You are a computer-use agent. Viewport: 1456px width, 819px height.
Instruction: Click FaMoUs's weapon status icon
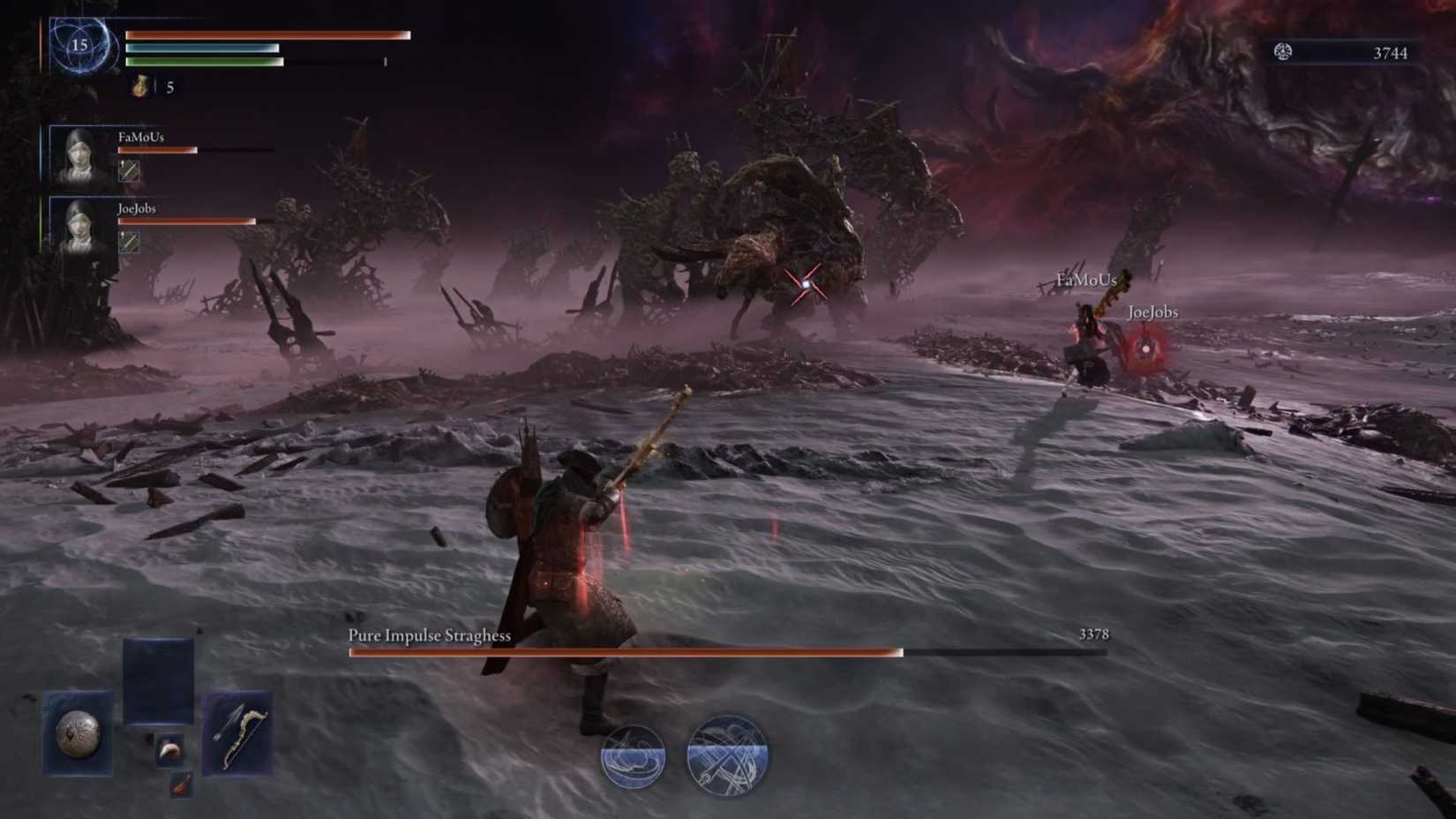tap(128, 170)
